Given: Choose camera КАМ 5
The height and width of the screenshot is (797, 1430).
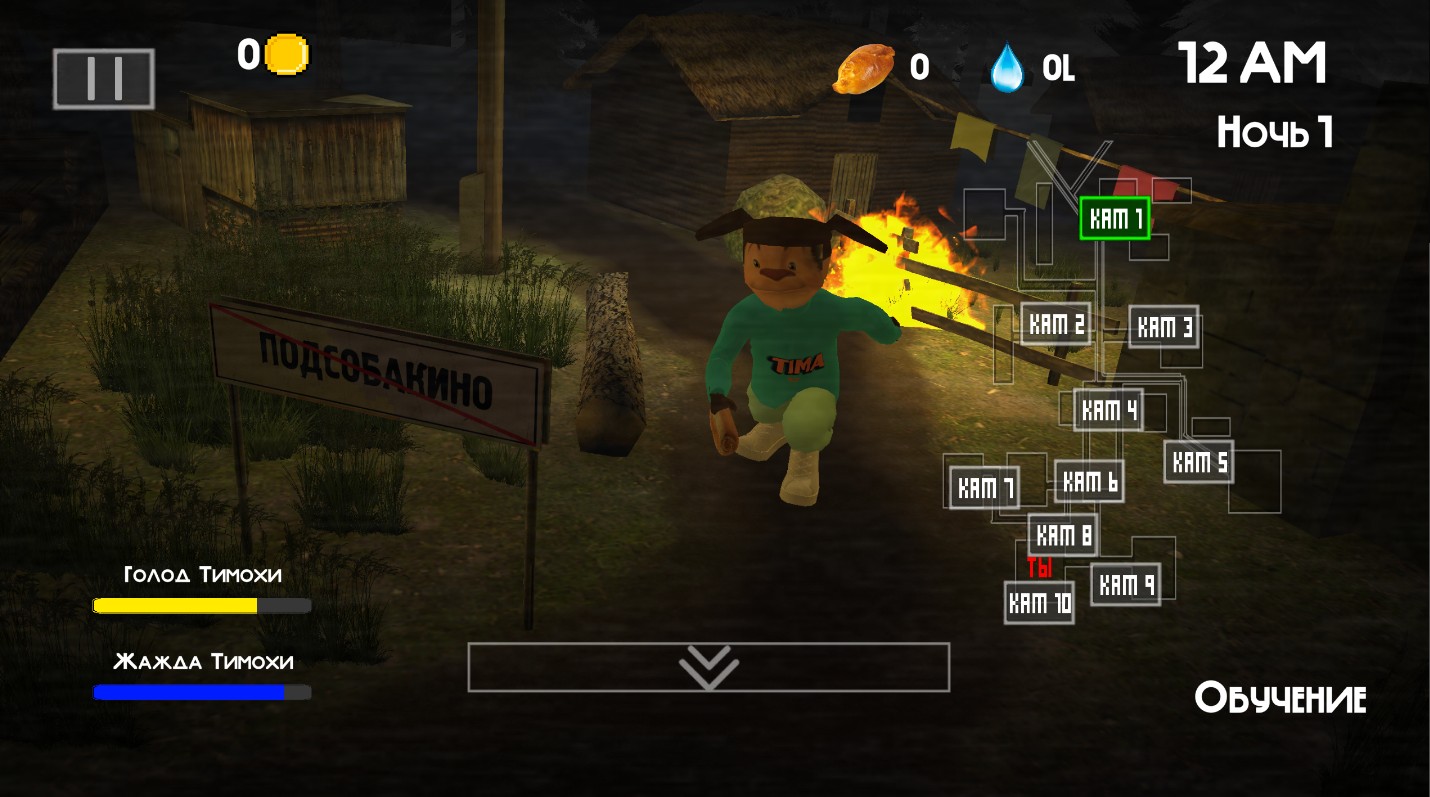Looking at the screenshot, I should pyautogui.click(x=1199, y=462).
